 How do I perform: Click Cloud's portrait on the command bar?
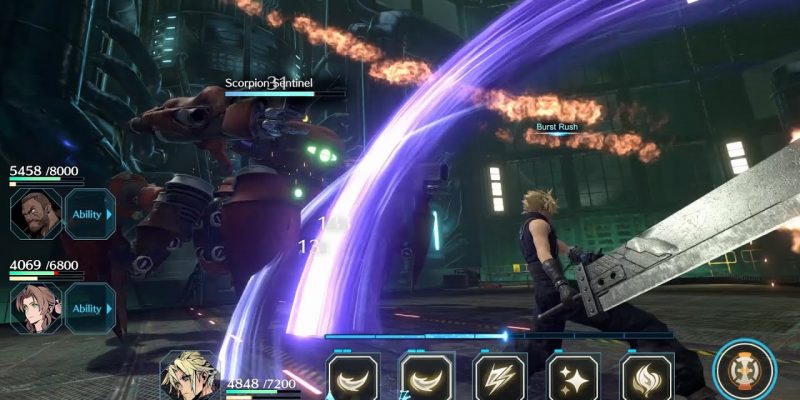pyautogui.click(x=190, y=377)
